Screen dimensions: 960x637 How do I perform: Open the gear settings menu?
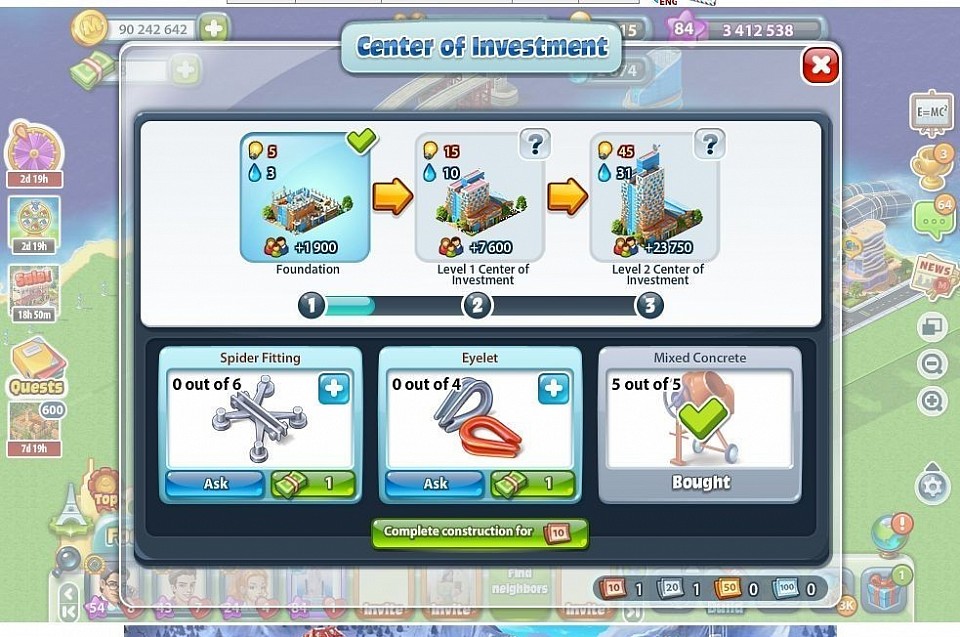point(932,487)
